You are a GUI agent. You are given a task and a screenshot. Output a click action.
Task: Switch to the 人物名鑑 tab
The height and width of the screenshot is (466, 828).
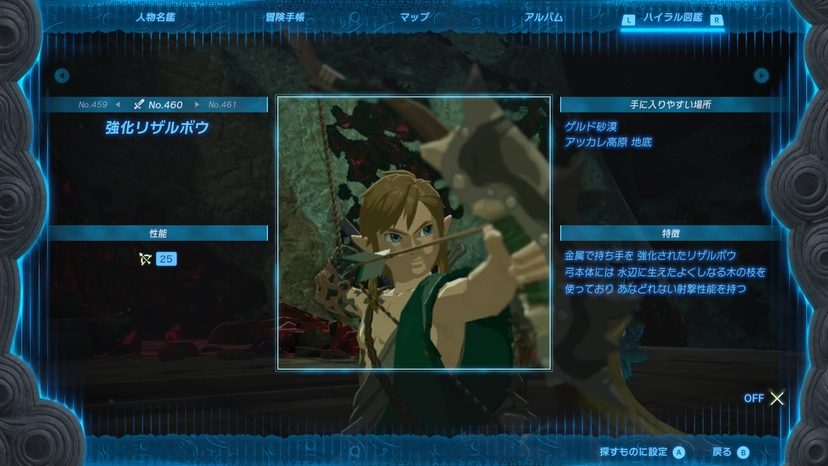point(156,17)
